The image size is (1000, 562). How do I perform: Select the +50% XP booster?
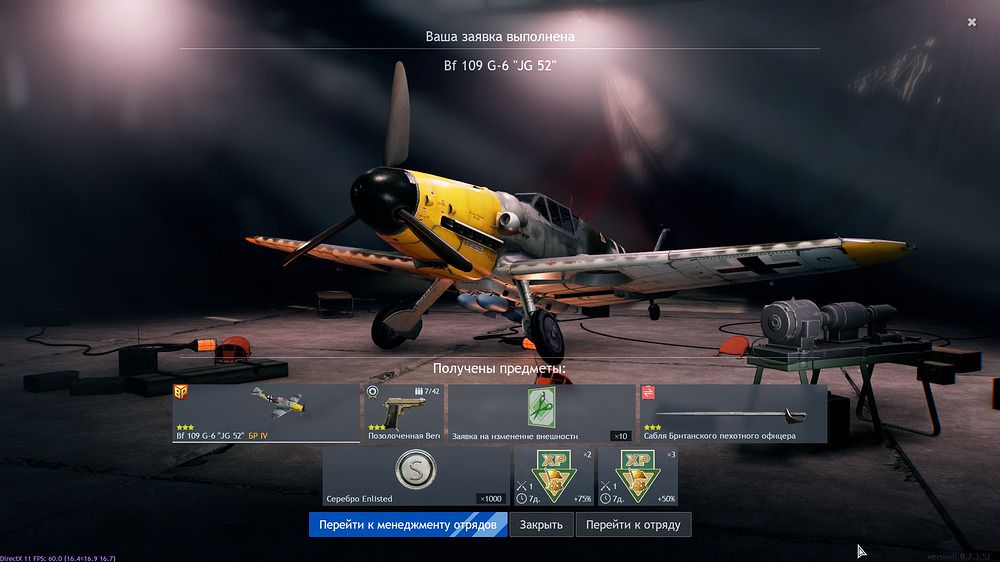[637, 476]
